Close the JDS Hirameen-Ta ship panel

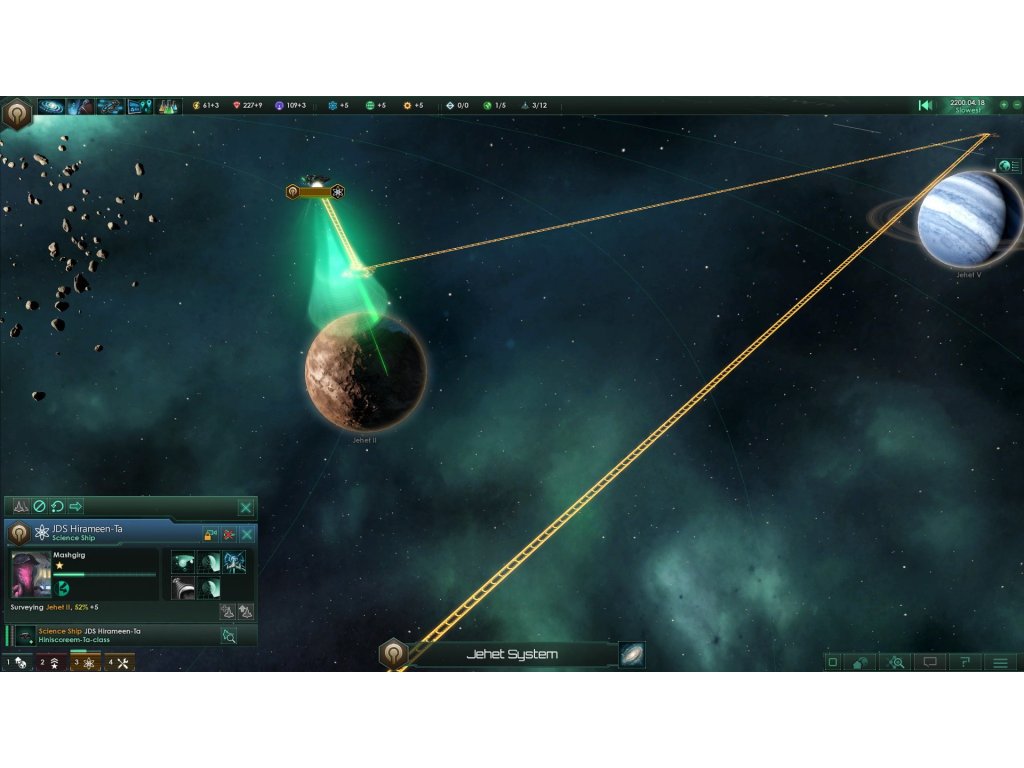point(246,534)
